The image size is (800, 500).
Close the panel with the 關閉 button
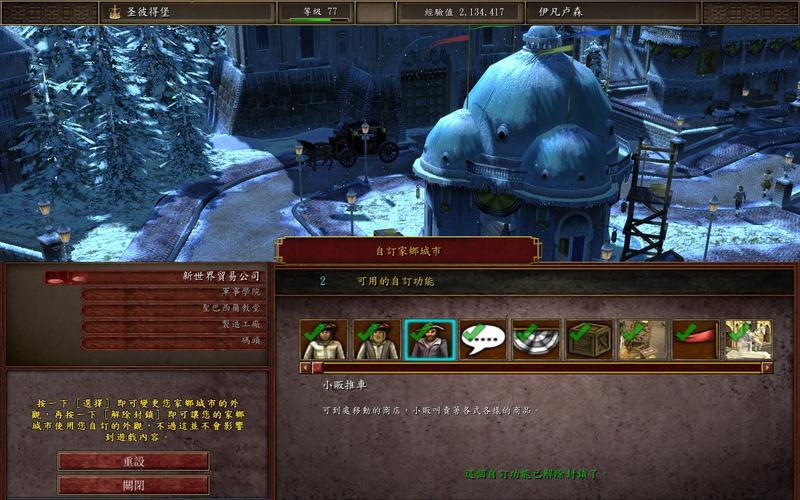click(x=133, y=485)
